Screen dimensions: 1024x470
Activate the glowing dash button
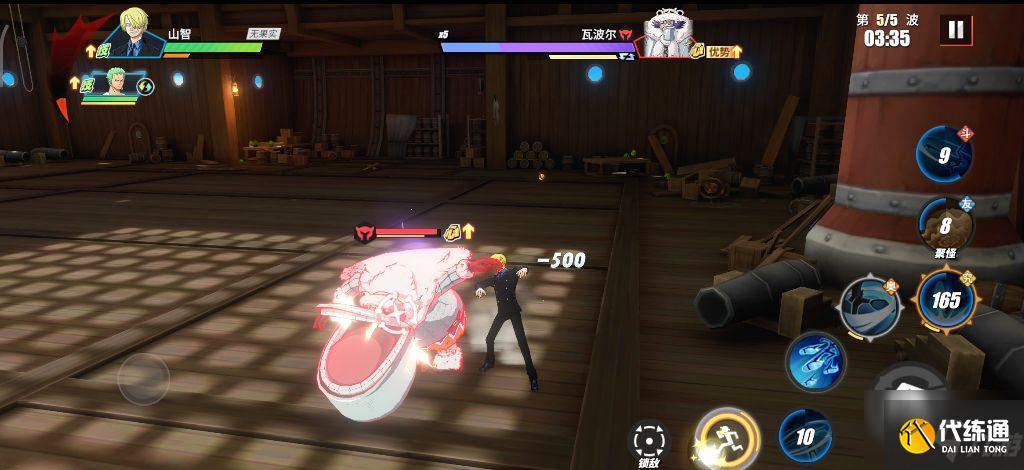click(x=727, y=438)
